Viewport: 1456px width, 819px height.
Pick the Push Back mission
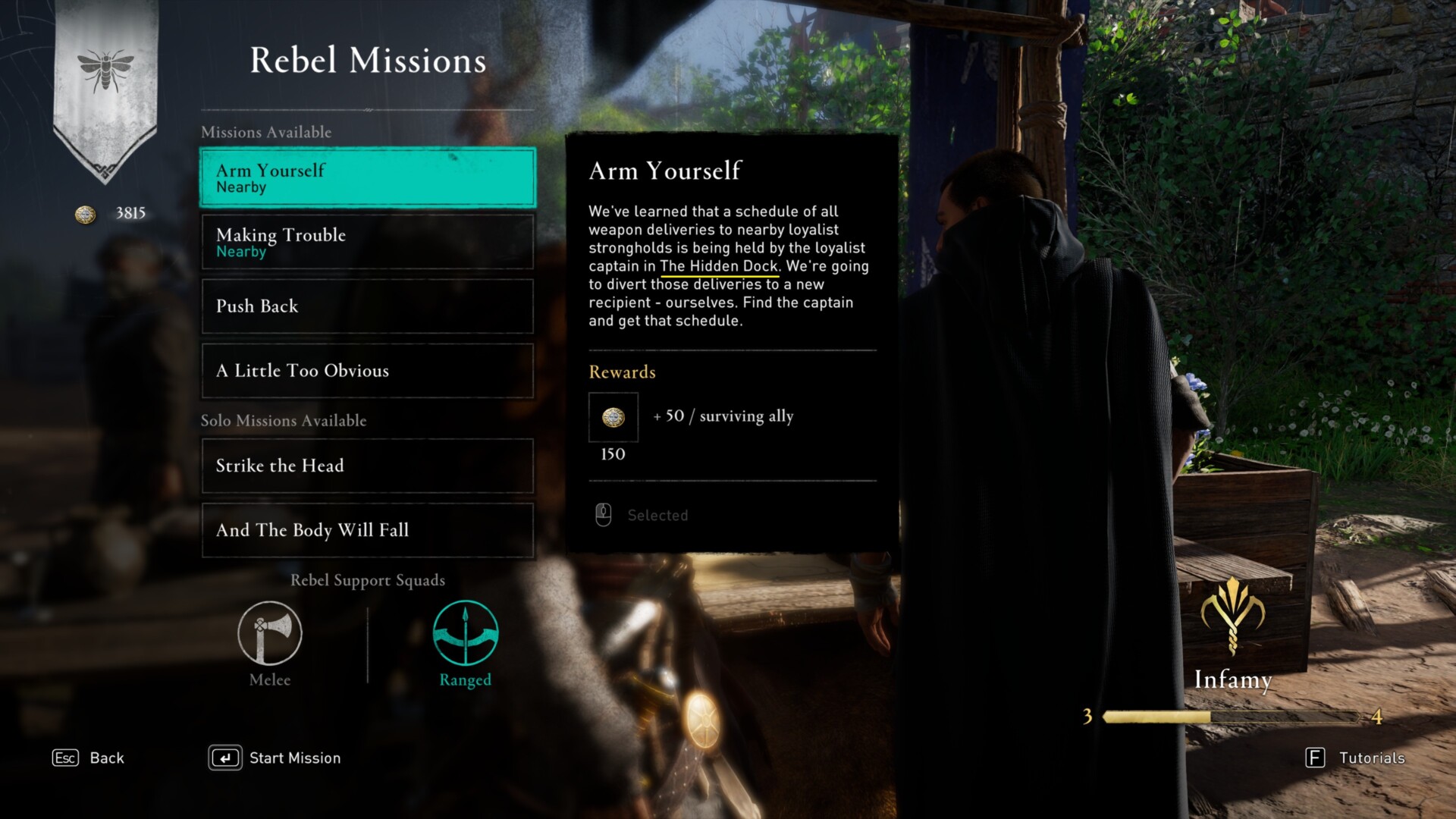point(367,306)
